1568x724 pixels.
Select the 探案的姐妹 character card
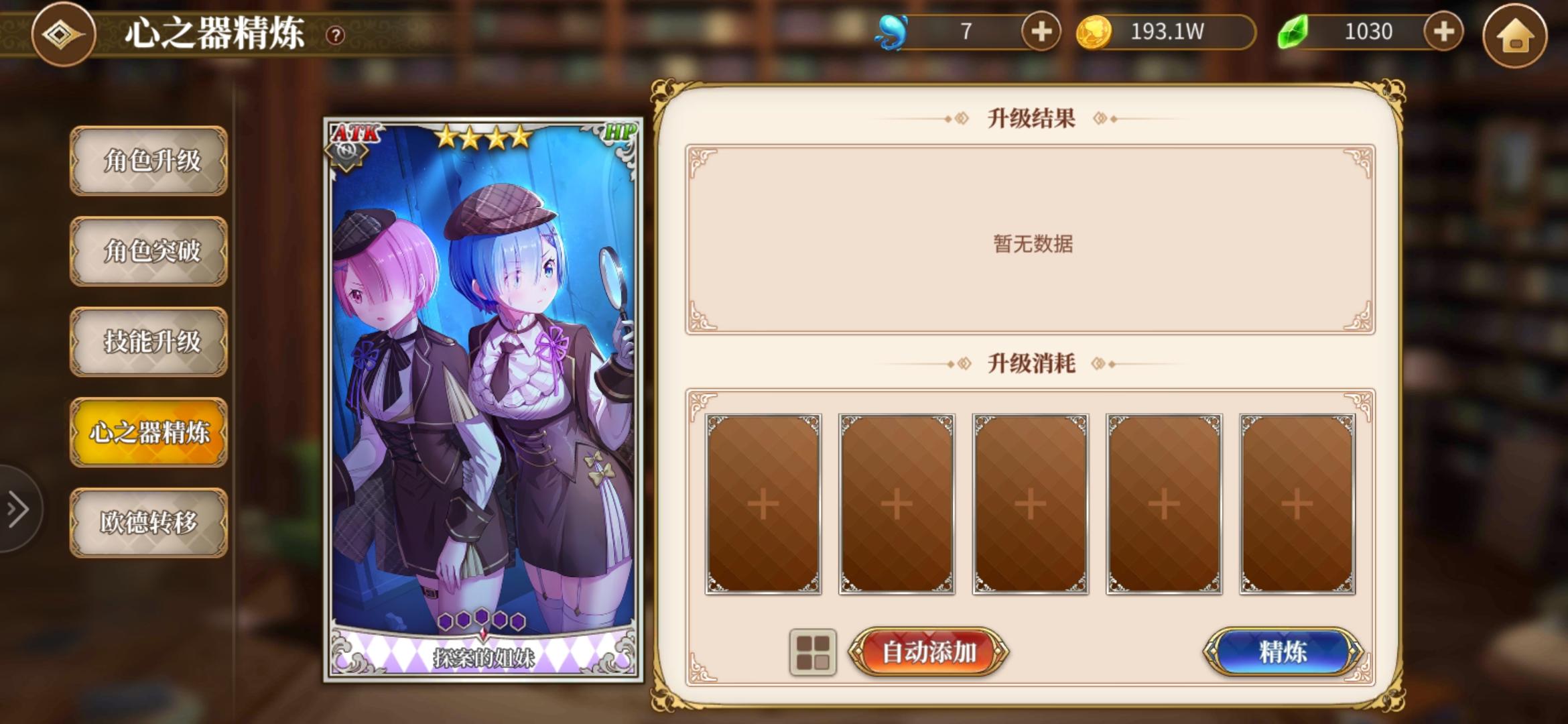(x=484, y=396)
